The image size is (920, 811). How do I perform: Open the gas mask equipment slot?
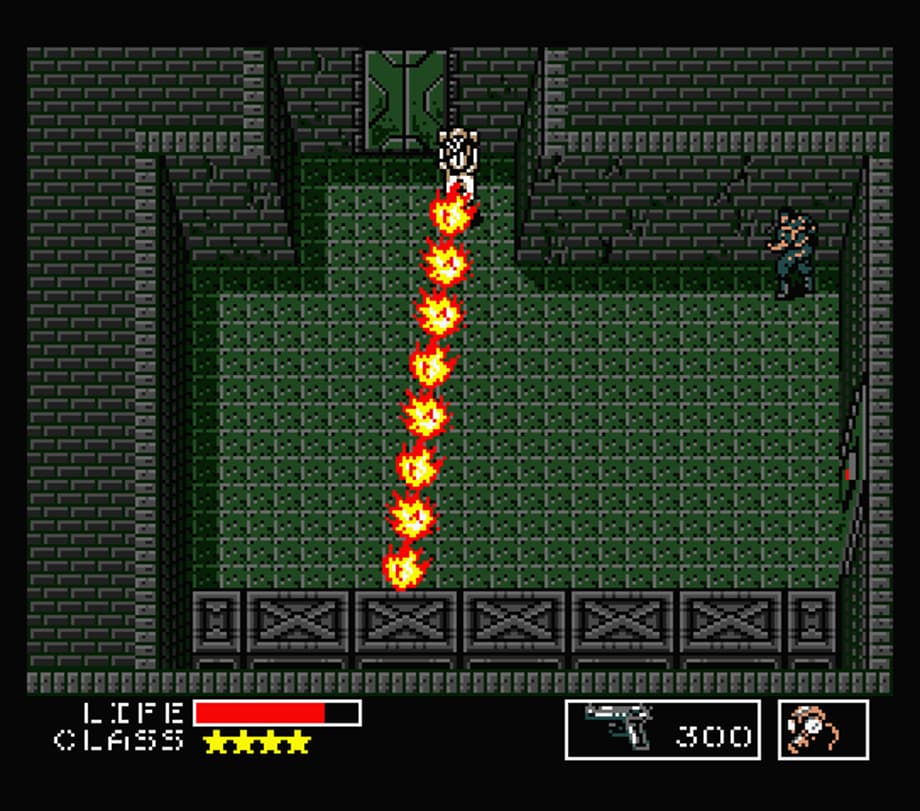(x=822, y=730)
